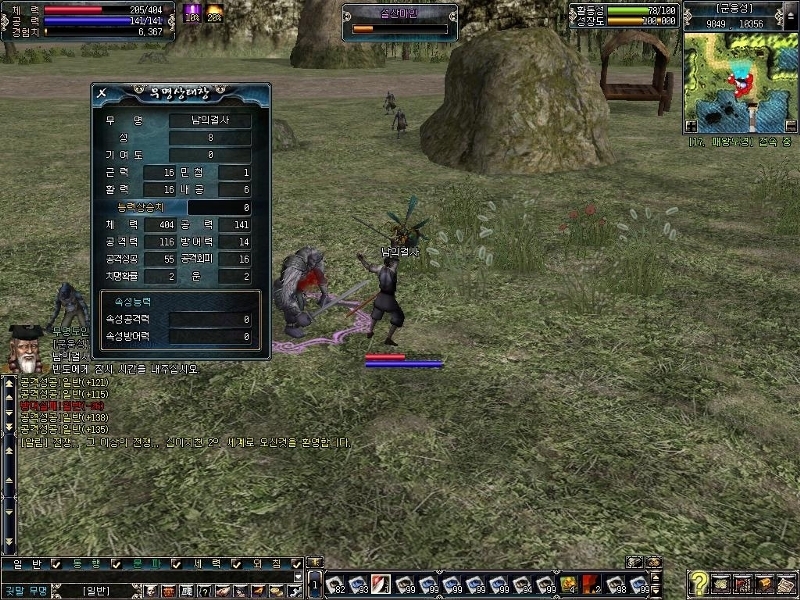800x600 pixels.
Task: Toggle the 동행 chat filter checkbox
Action: (x=116, y=564)
